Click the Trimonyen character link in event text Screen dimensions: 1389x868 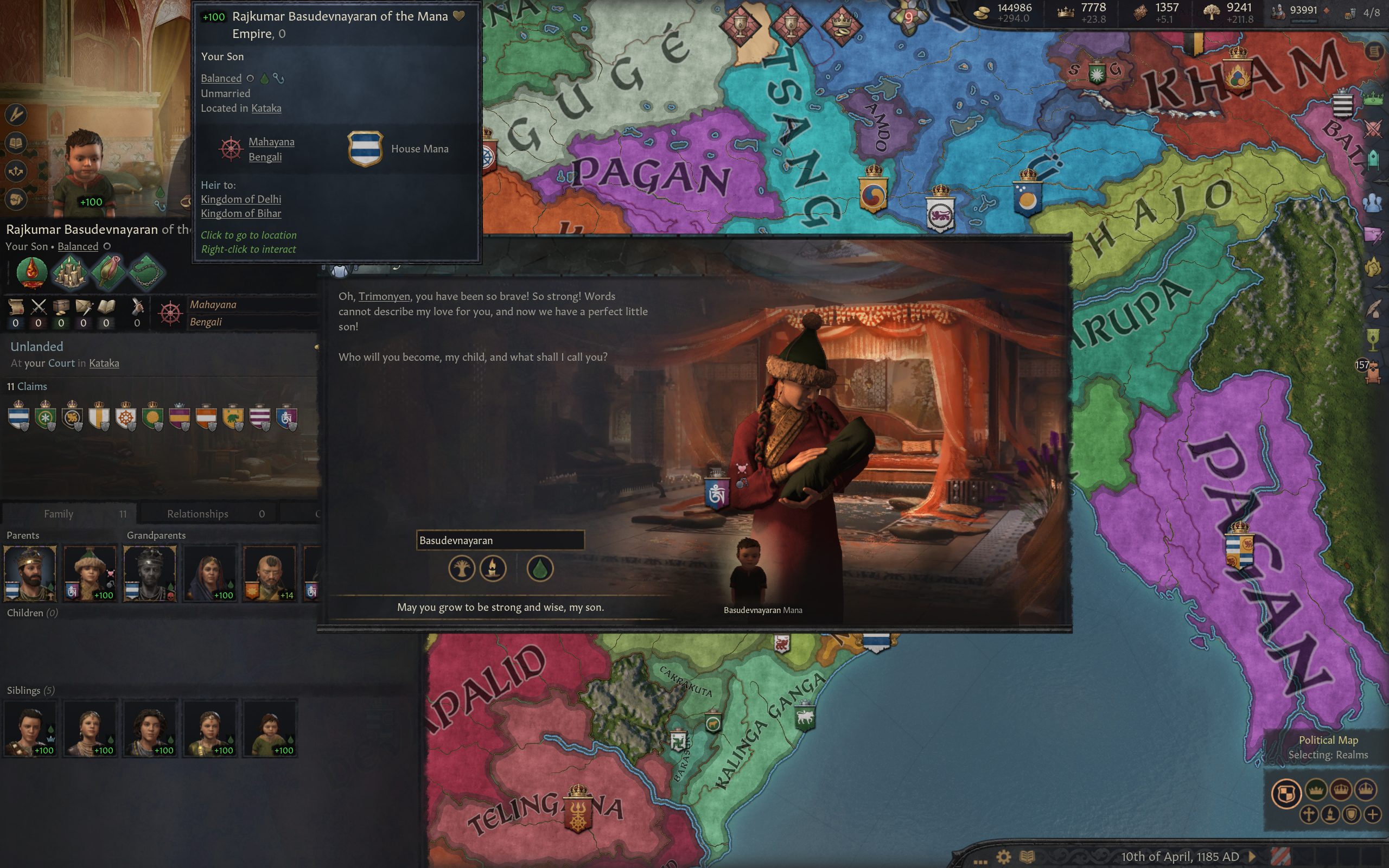point(384,297)
